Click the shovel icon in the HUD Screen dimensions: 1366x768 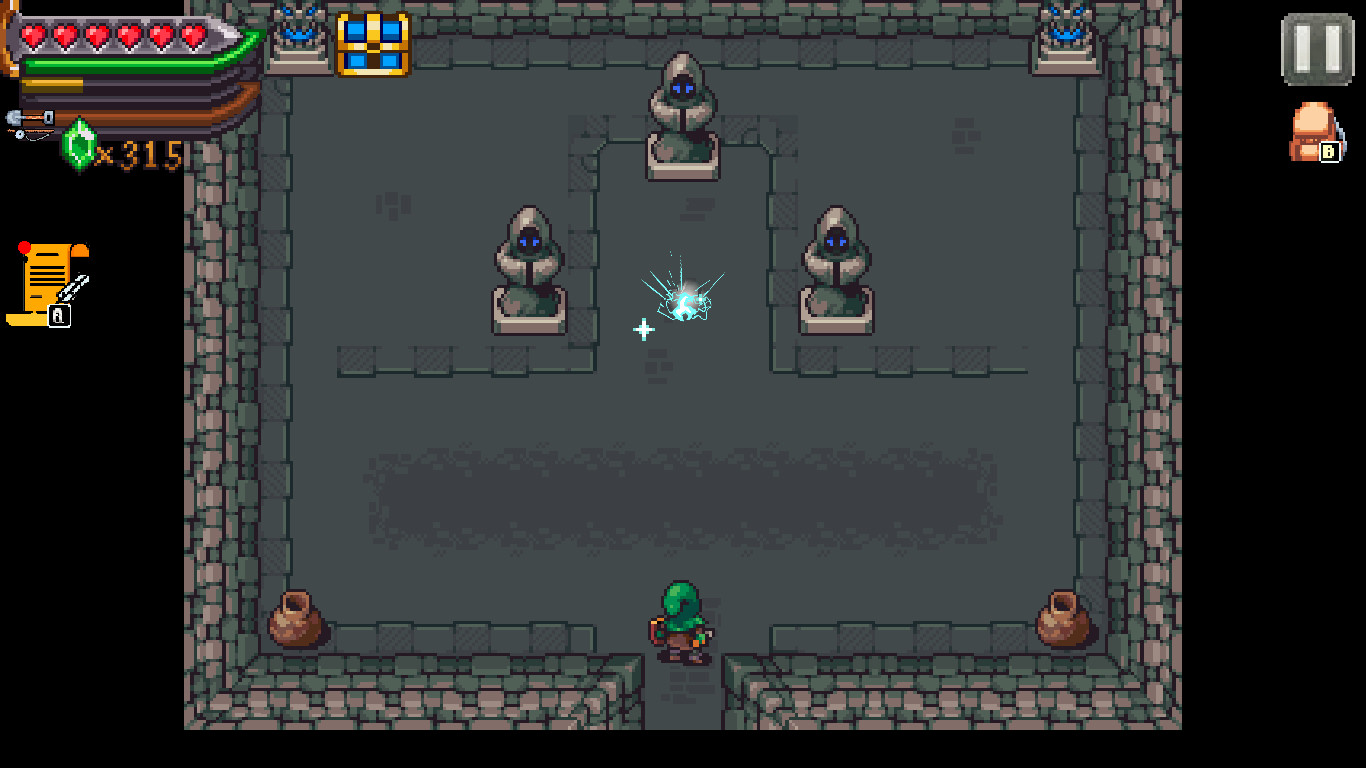28,117
